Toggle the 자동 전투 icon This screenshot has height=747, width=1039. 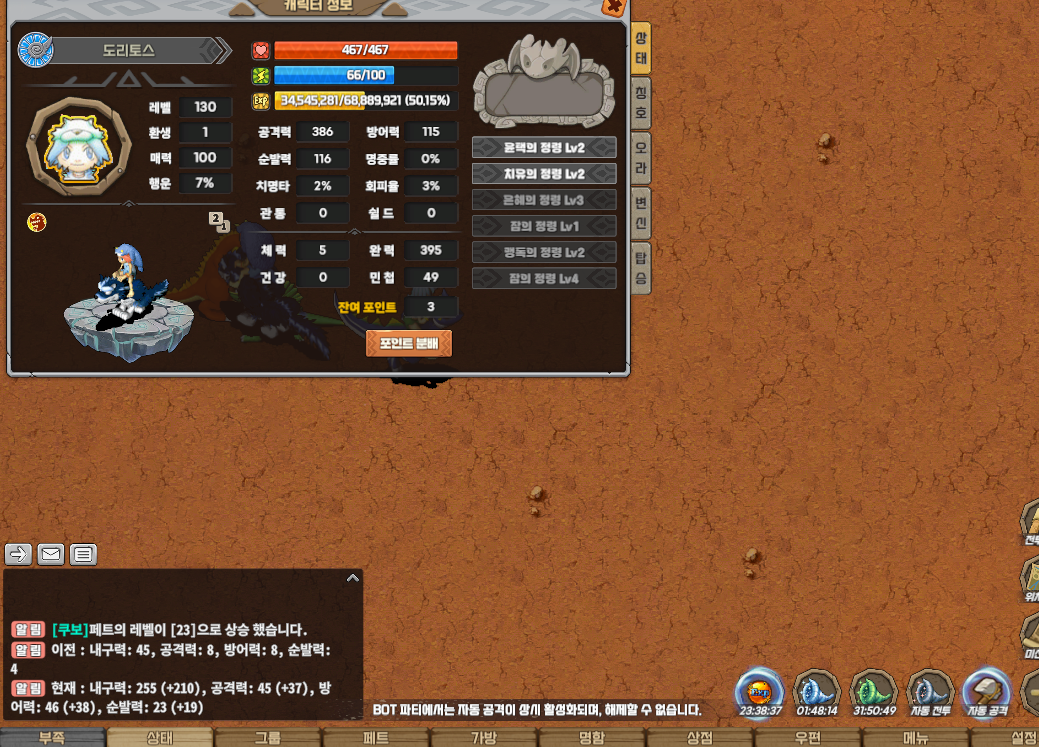point(930,692)
